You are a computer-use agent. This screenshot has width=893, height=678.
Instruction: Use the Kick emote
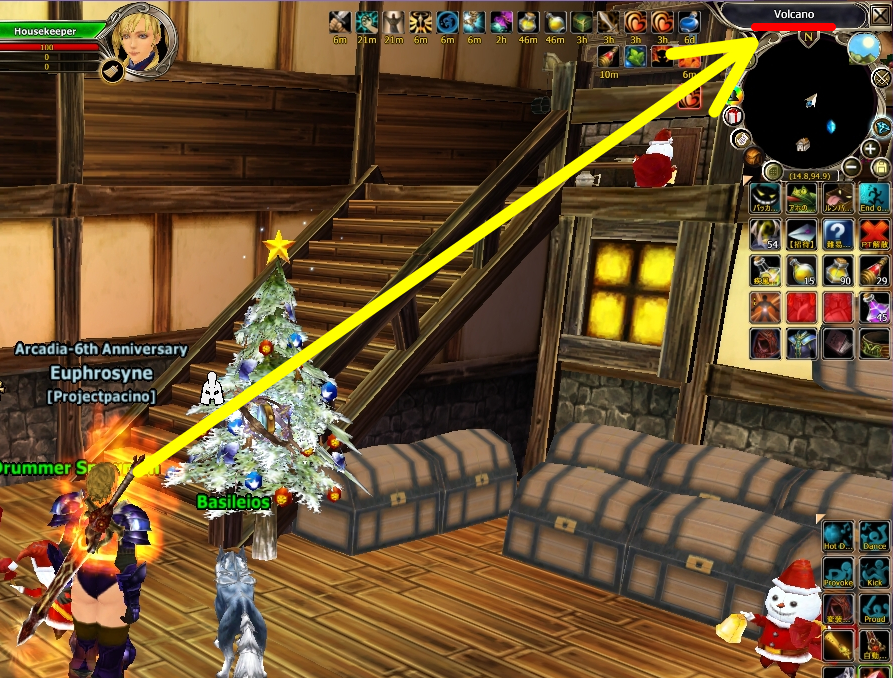[x=874, y=573]
